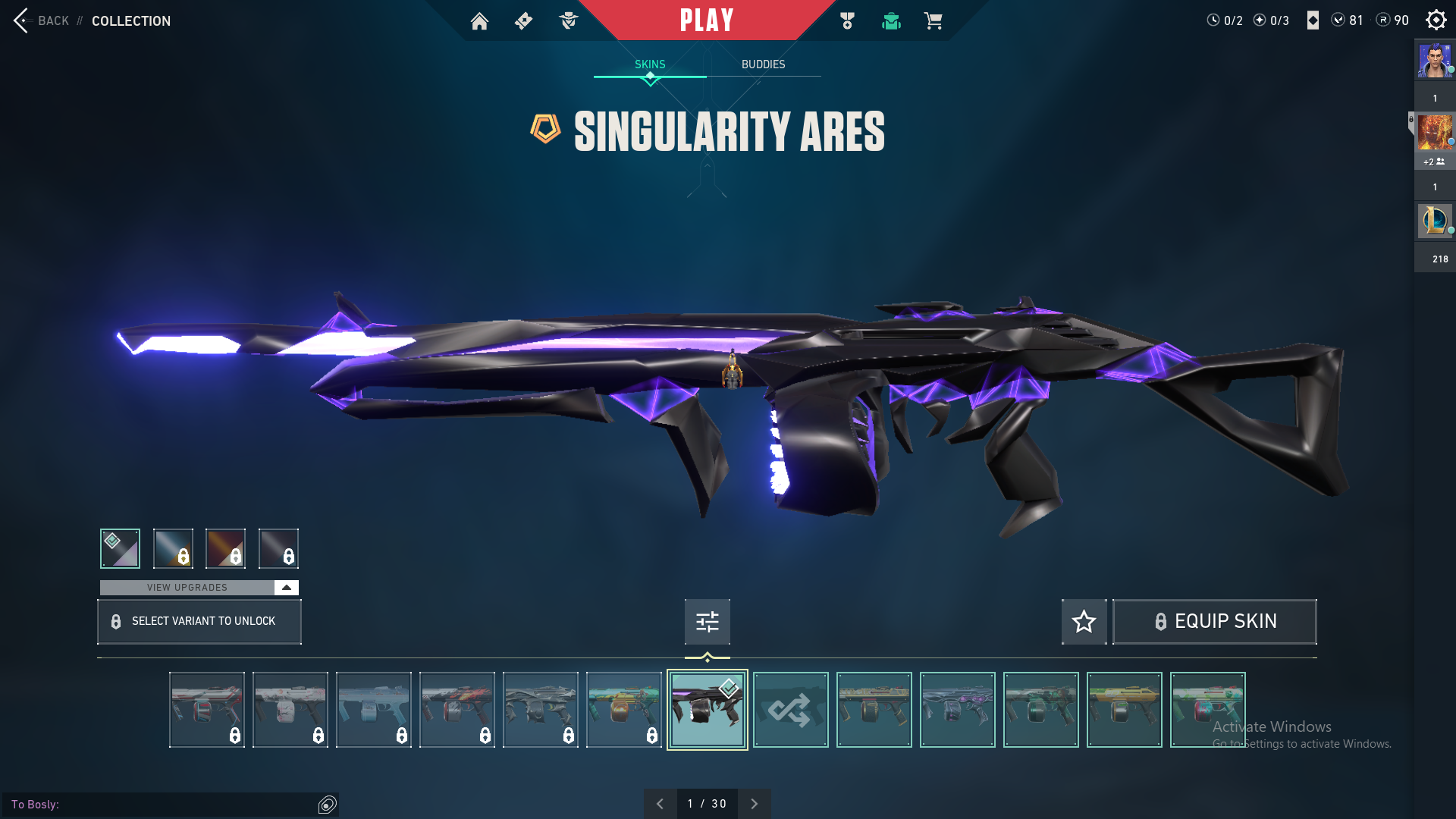Pick the default purple variant swatch
Screen dimensions: 1456x819
[120, 548]
